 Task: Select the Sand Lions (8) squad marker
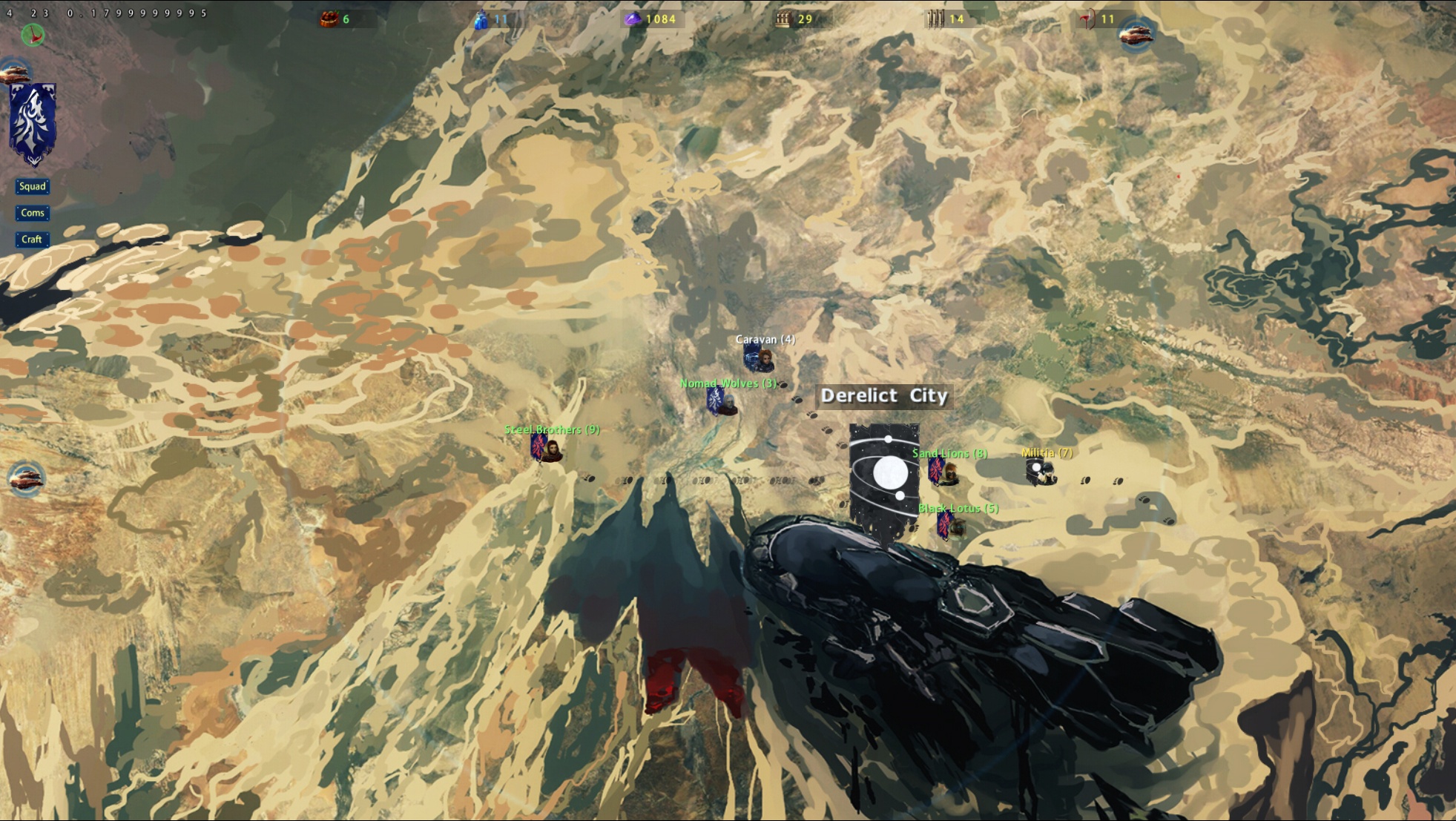coord(943,472)
